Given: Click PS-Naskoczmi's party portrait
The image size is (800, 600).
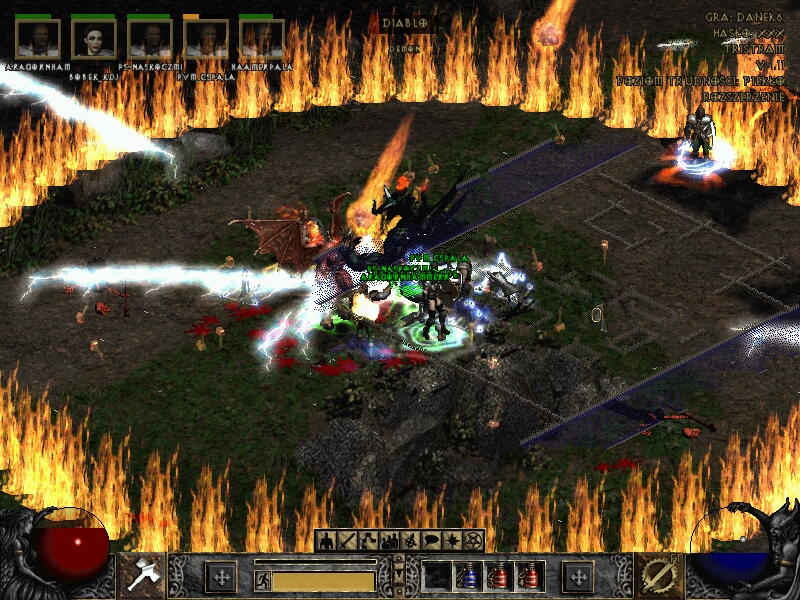Looking at the screenshot, I should (150, 39).
